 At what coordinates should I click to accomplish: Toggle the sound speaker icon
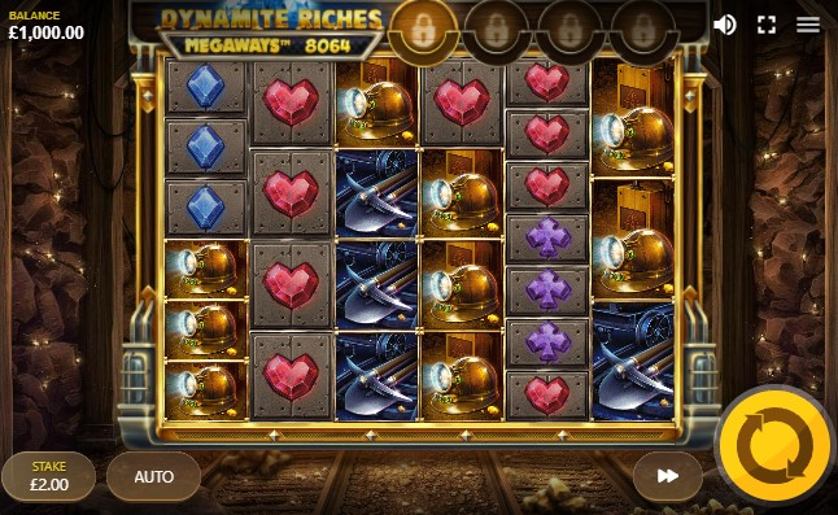pyautogui.click(x=725, y=25)
